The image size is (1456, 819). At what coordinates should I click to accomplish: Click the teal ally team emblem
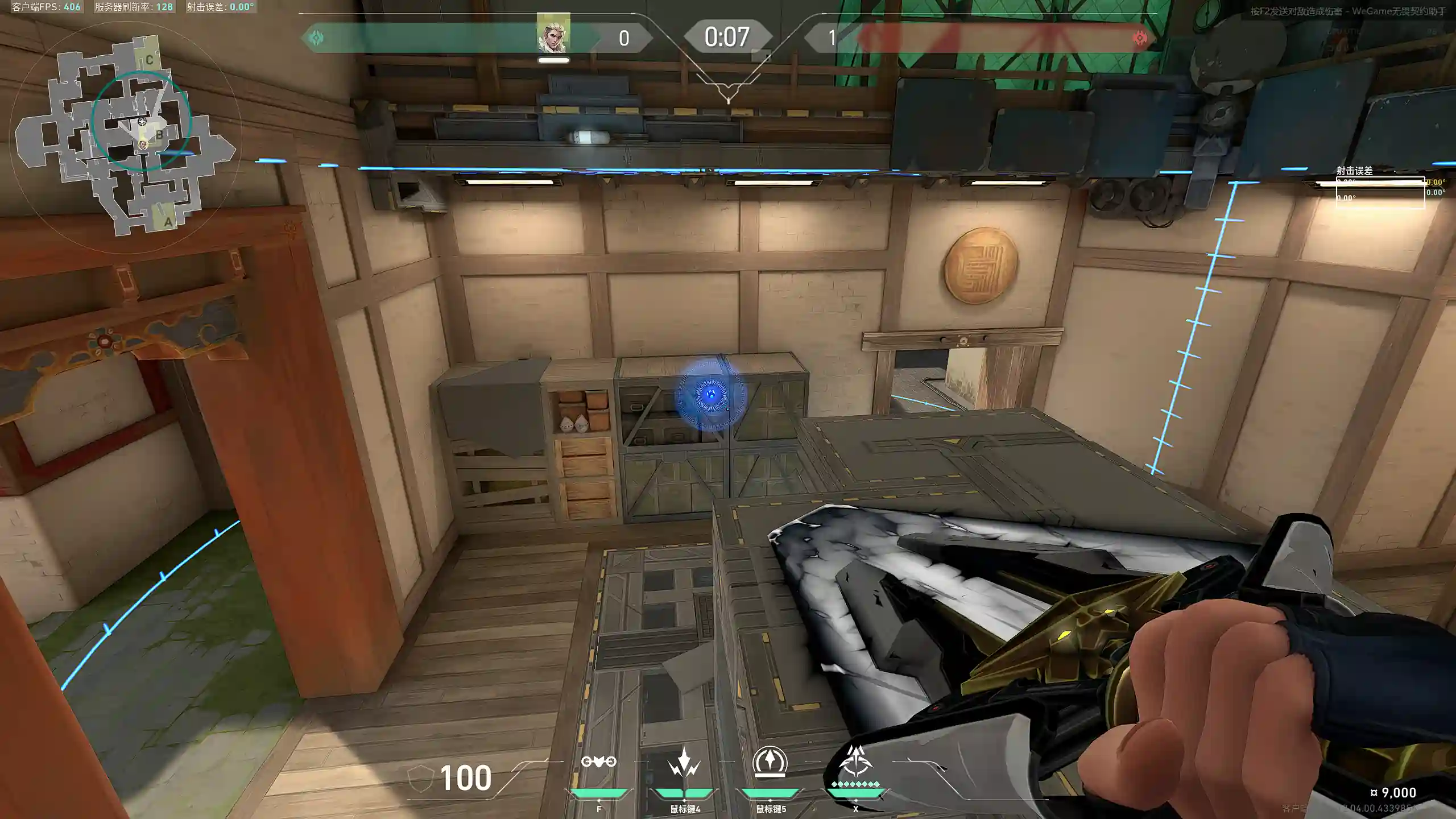point(316,38)
